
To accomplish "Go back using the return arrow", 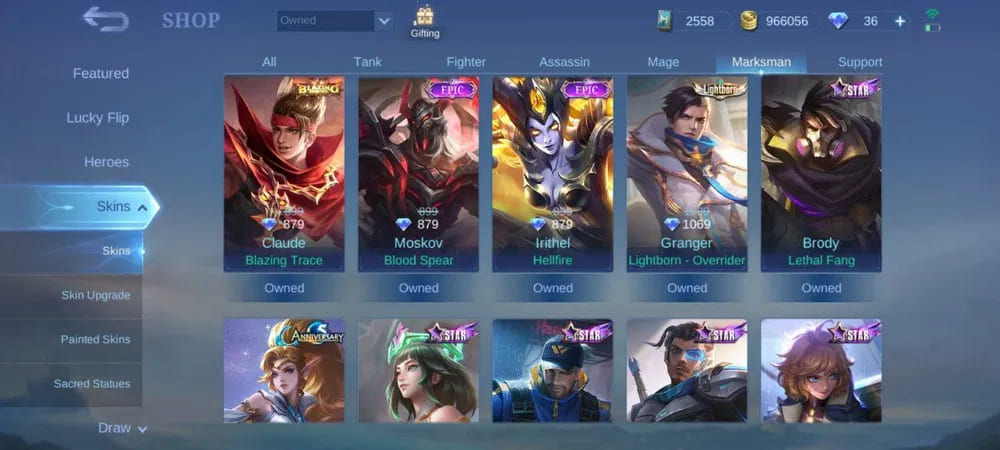I will 103,19.
